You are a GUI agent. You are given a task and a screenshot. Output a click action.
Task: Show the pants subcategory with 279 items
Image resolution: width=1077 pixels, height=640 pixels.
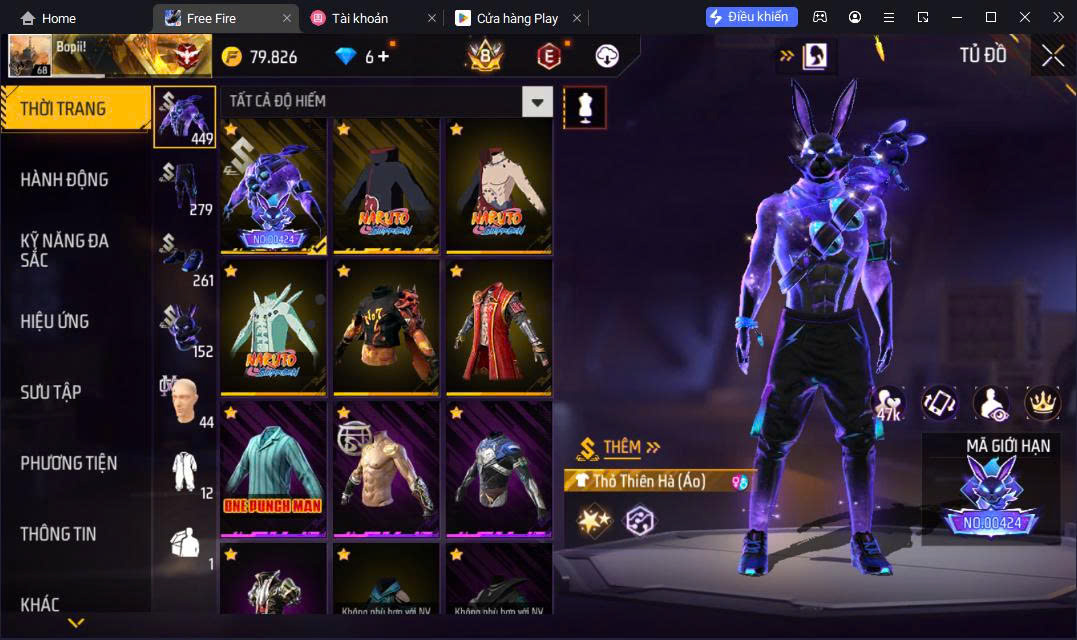[184, 188]
